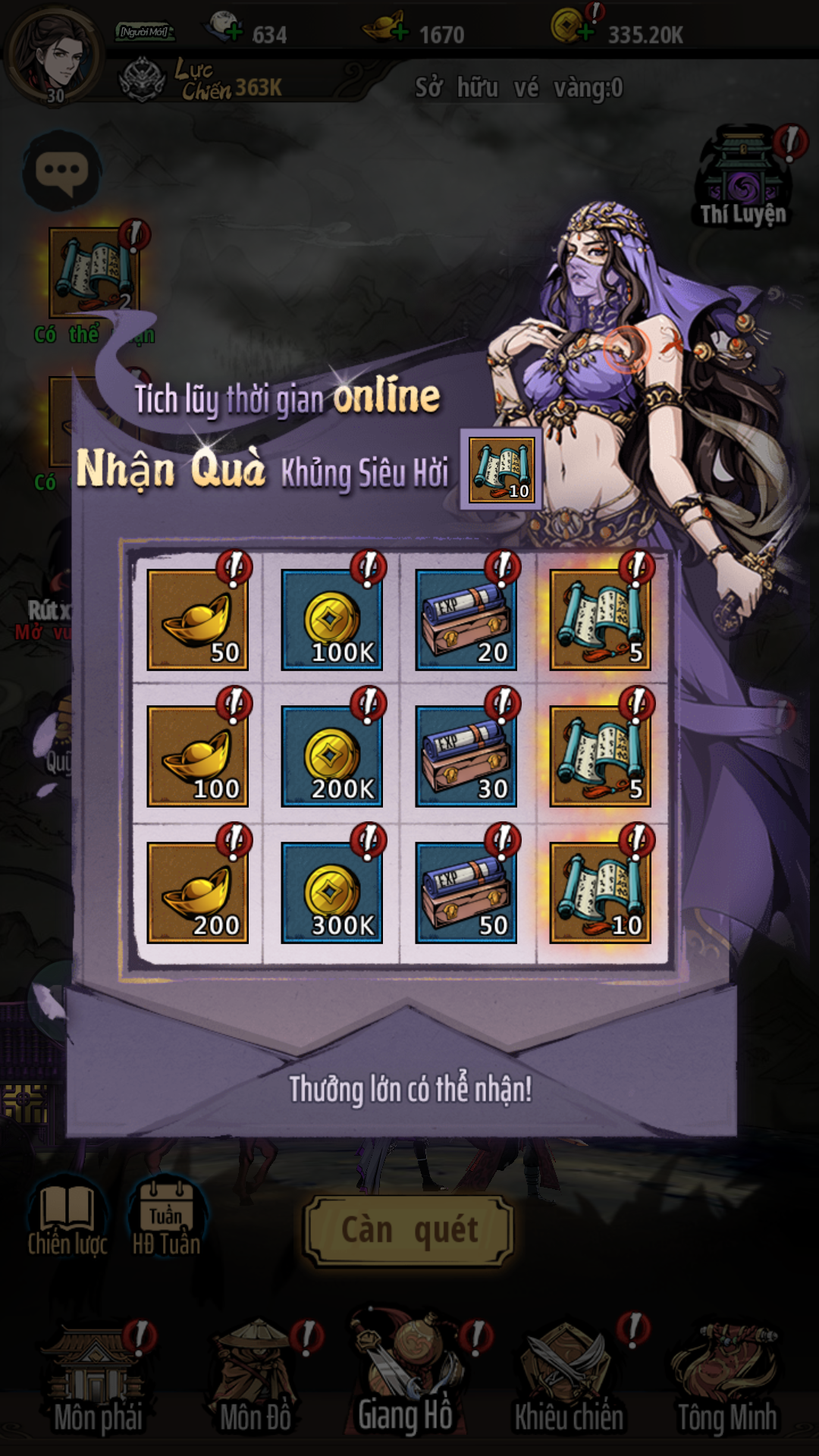Image resolution: width=819 pixels, height=1456 pixels.
Task: Claim the 30 EXP chest reward
Action: coord(466,756)
